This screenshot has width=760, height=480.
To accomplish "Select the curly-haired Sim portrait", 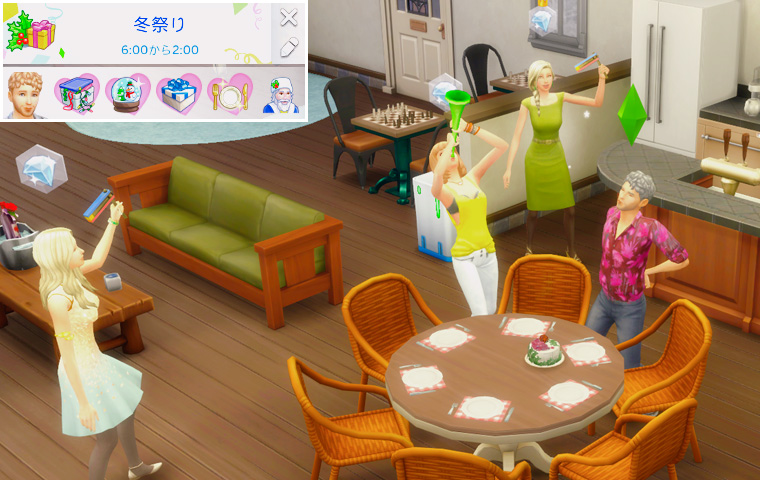I will [26, 93].
